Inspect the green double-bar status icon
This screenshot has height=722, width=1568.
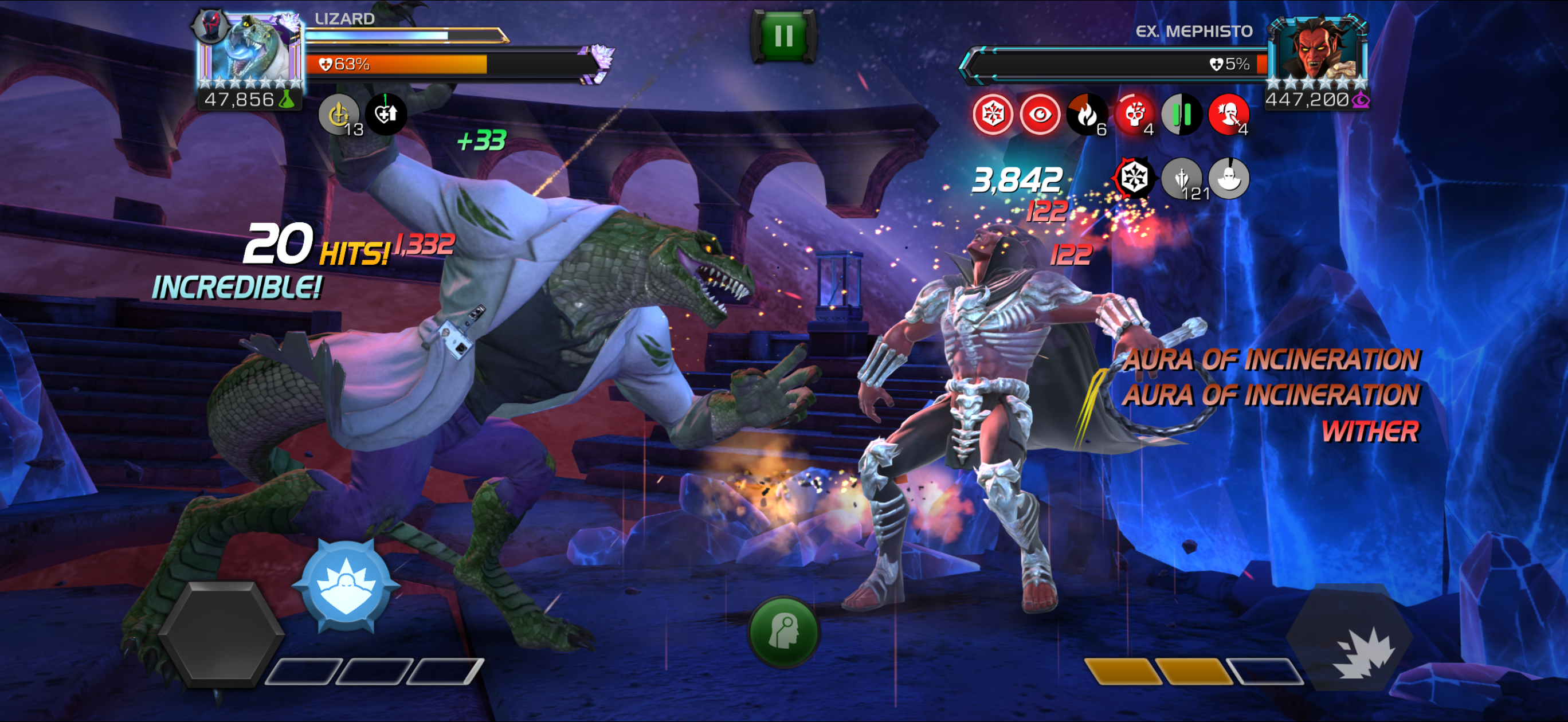click(1181, 114)
